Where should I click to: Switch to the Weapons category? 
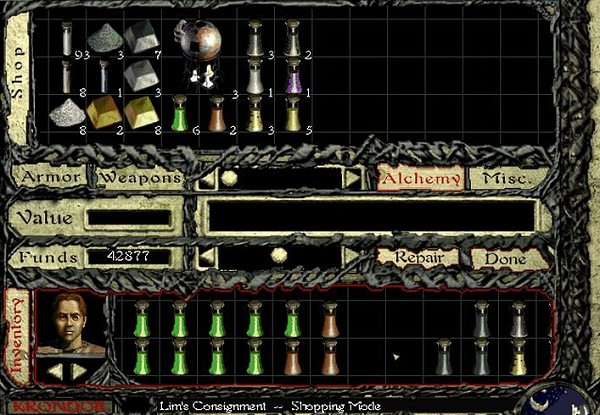[x=139, y=178]
